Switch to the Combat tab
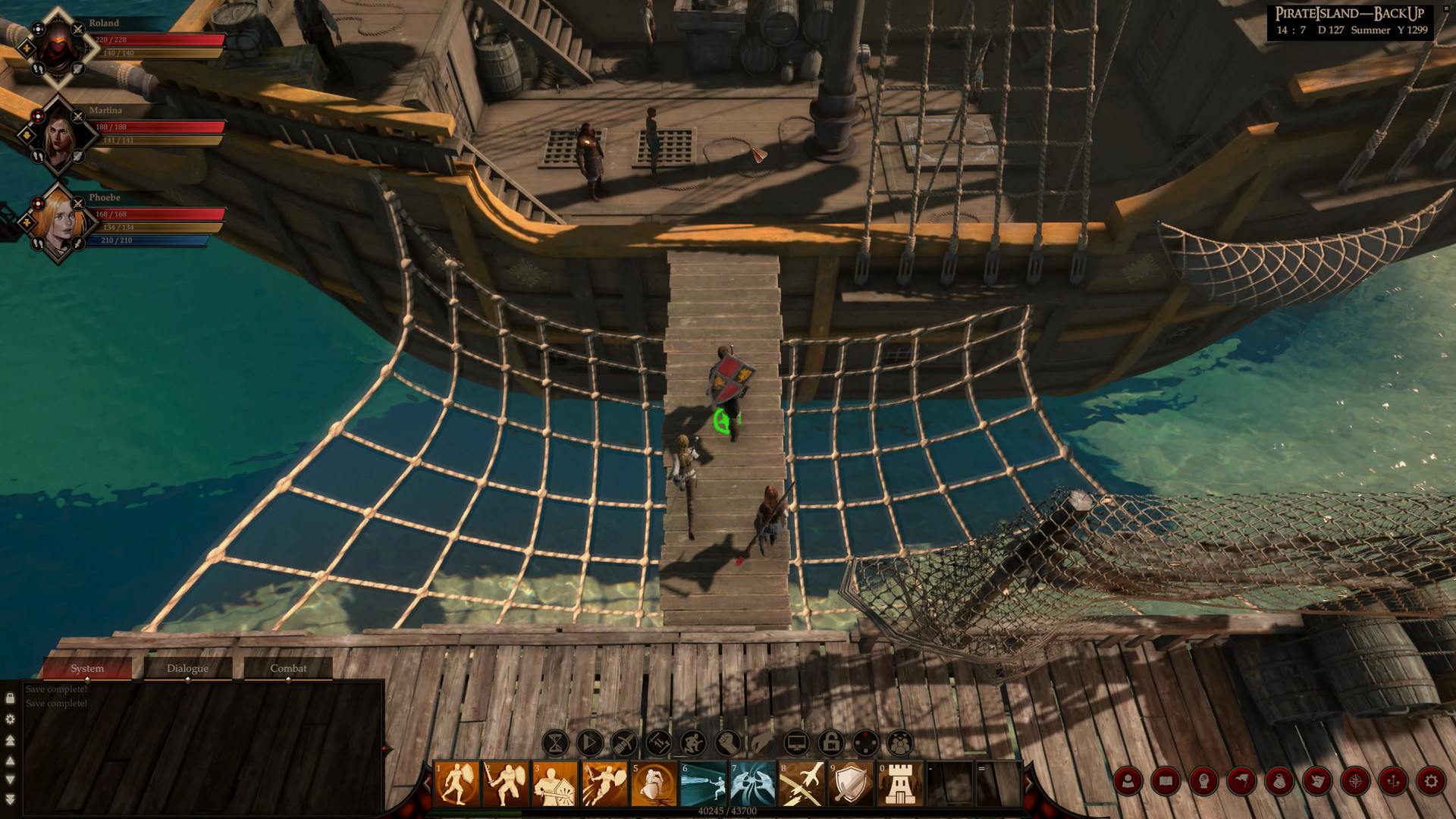 pyautogui.click(x=288, y=668)
